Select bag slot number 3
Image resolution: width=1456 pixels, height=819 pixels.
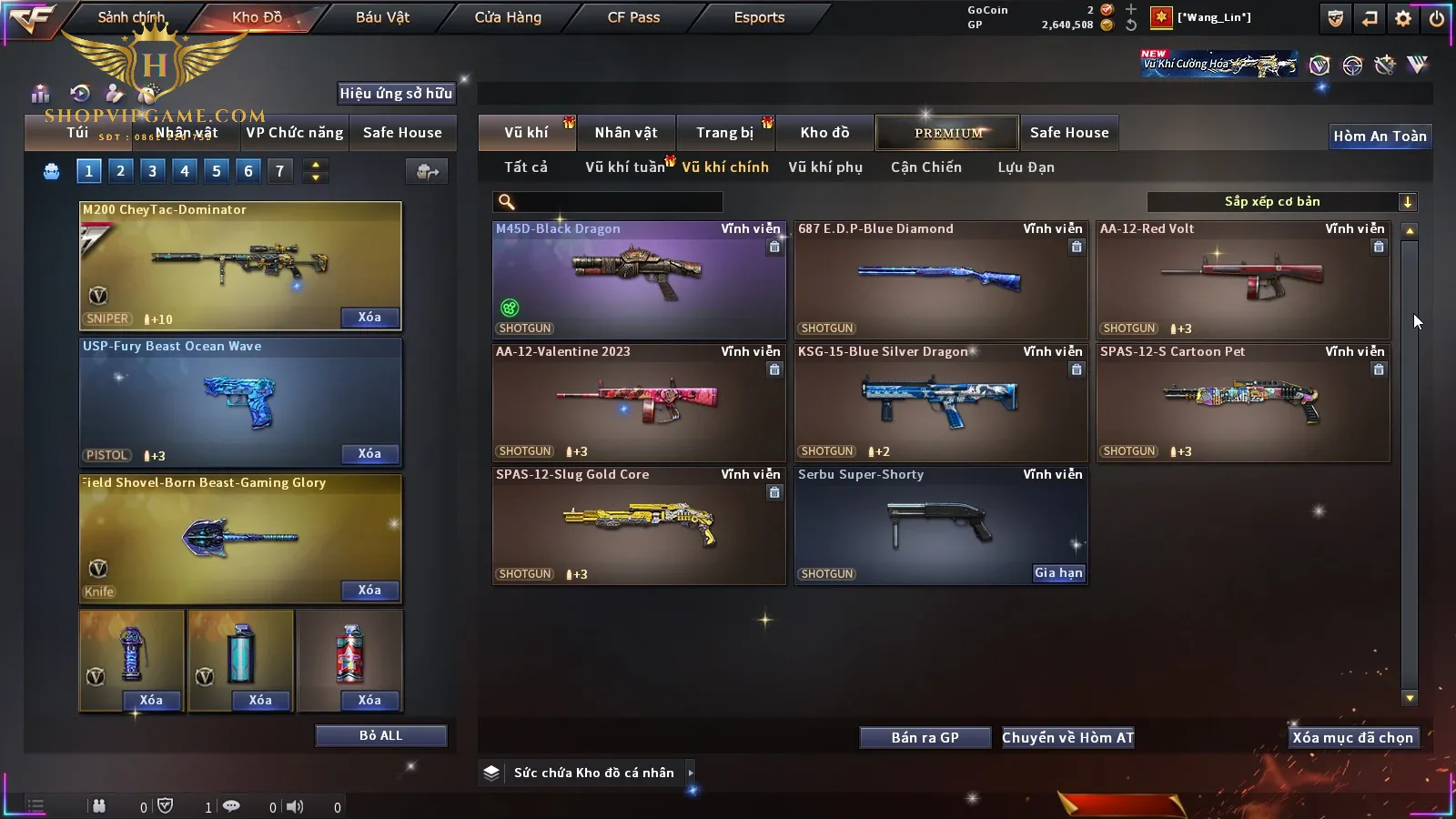(152, 171)
